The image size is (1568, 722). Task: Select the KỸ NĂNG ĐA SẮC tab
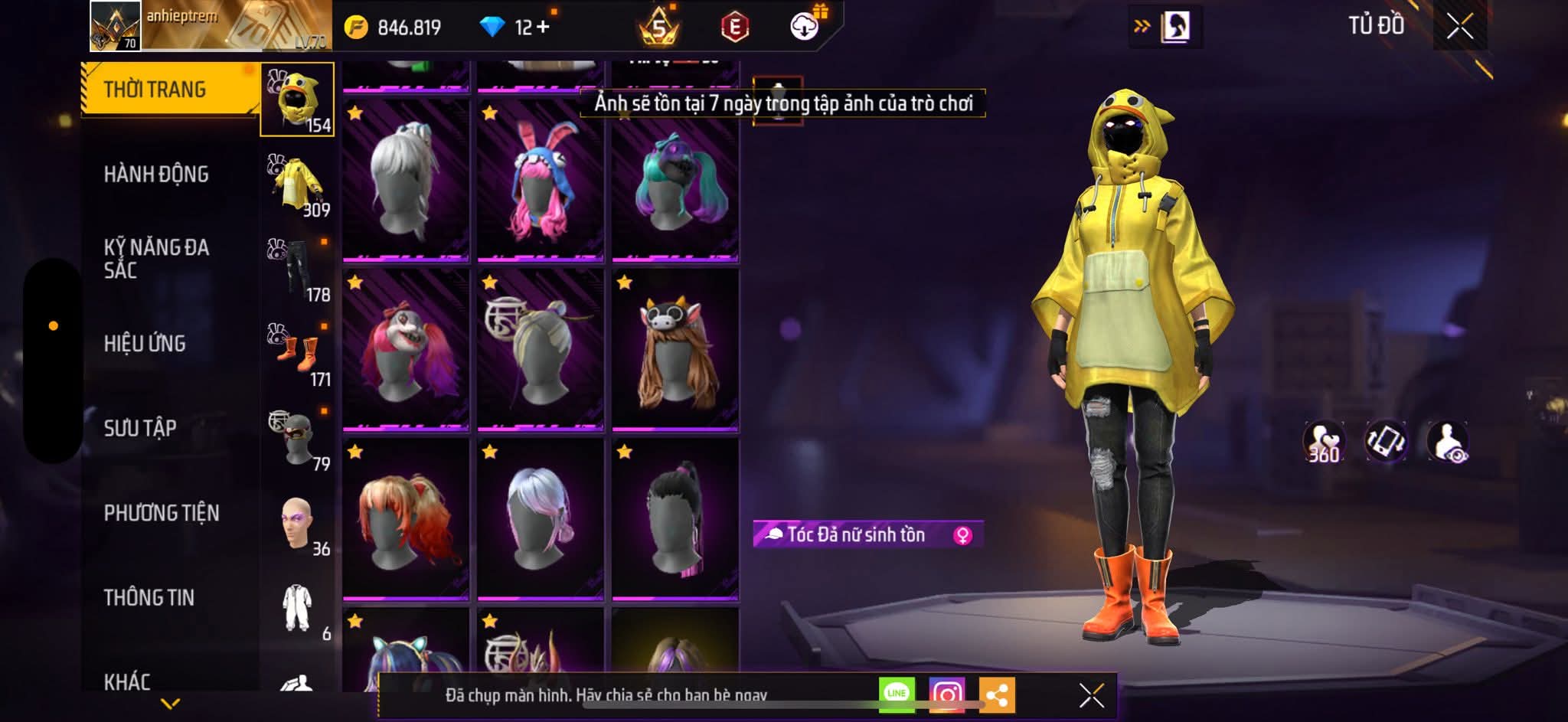[x=156, y=259]
